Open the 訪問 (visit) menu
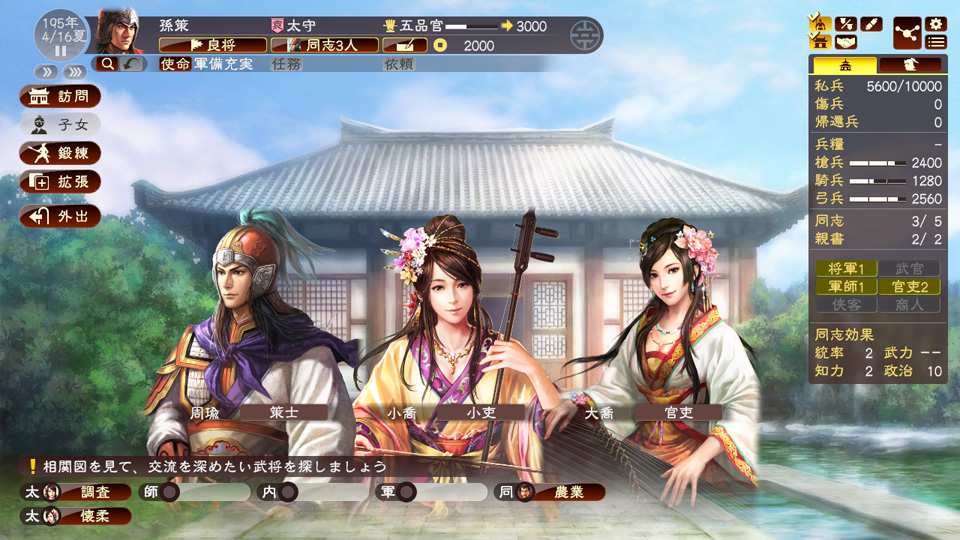 [60, 97]
